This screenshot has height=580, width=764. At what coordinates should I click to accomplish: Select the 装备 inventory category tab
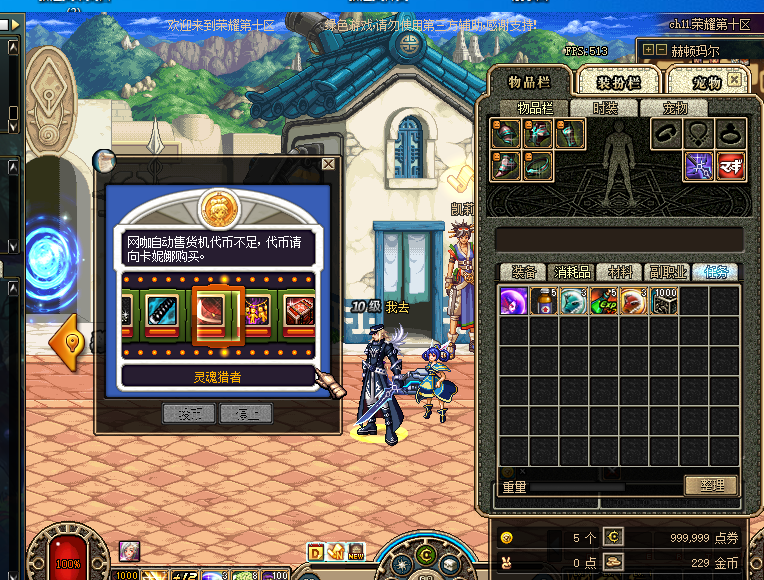click(x=524, y=272)
